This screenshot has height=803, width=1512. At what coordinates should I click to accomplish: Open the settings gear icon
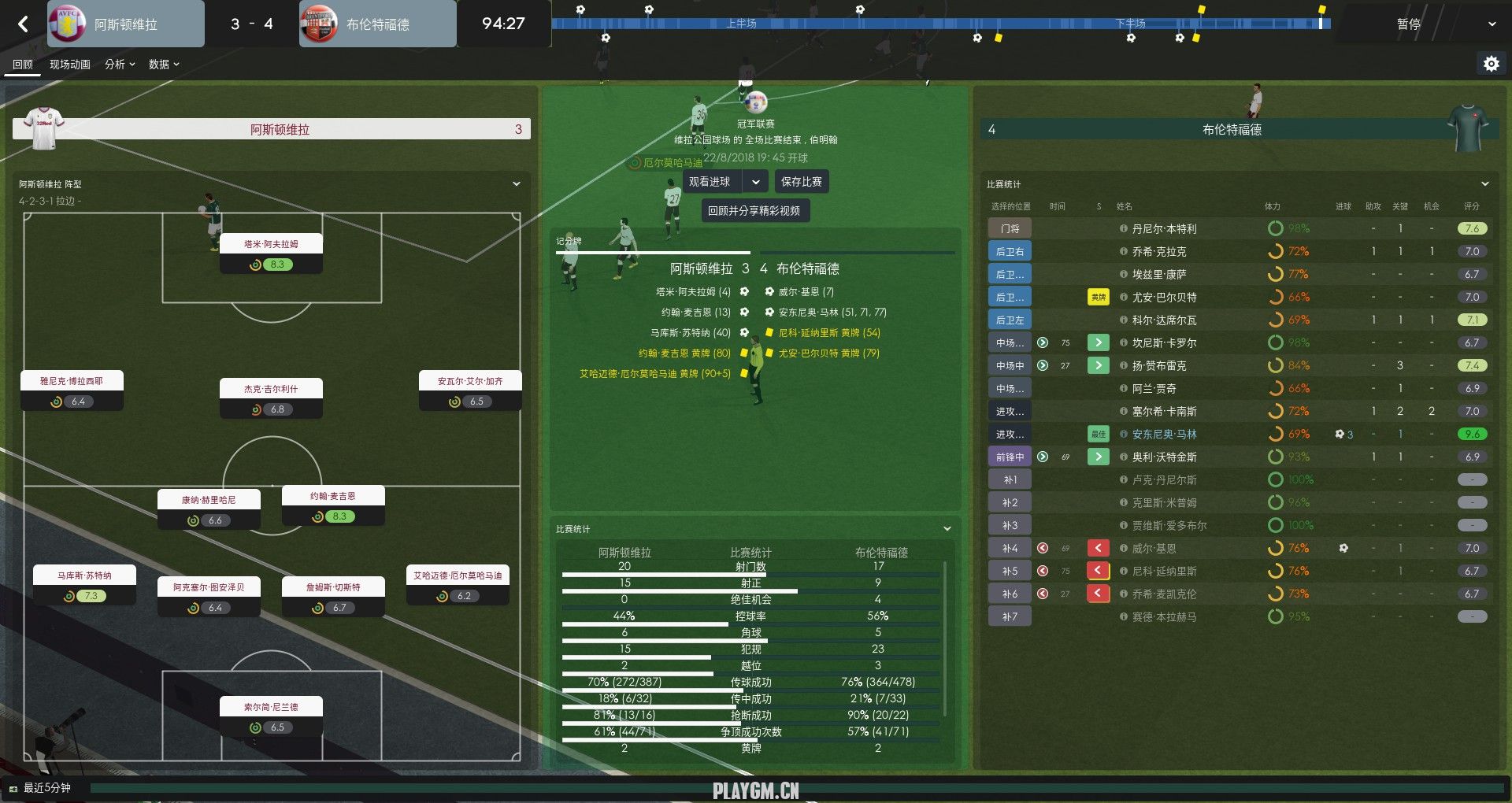coord(1491,64)
